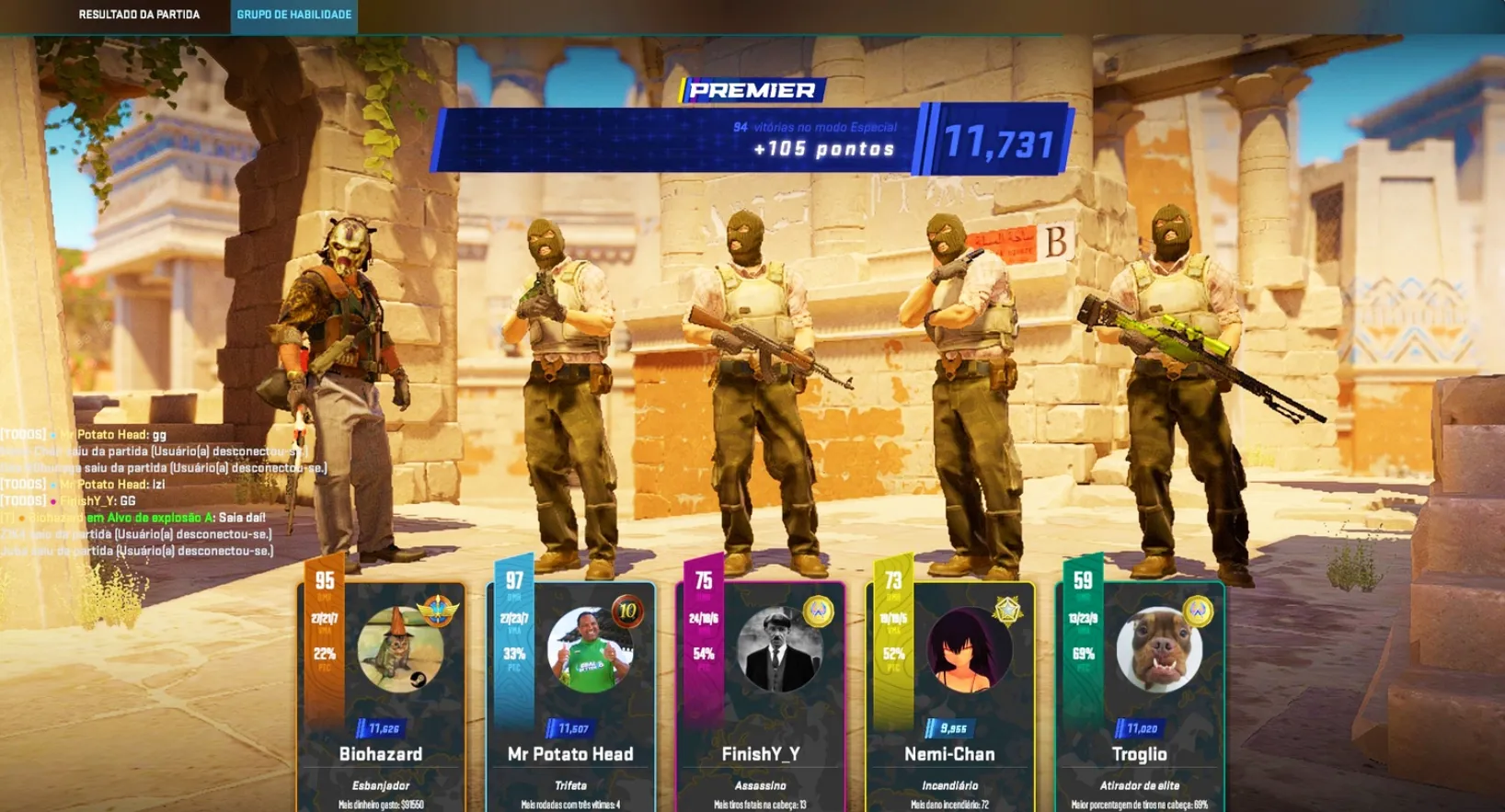Click FinishY_Y's black-and-white avatar picture
Screen dimensions: 1505x812
click(x=779, y=650)
